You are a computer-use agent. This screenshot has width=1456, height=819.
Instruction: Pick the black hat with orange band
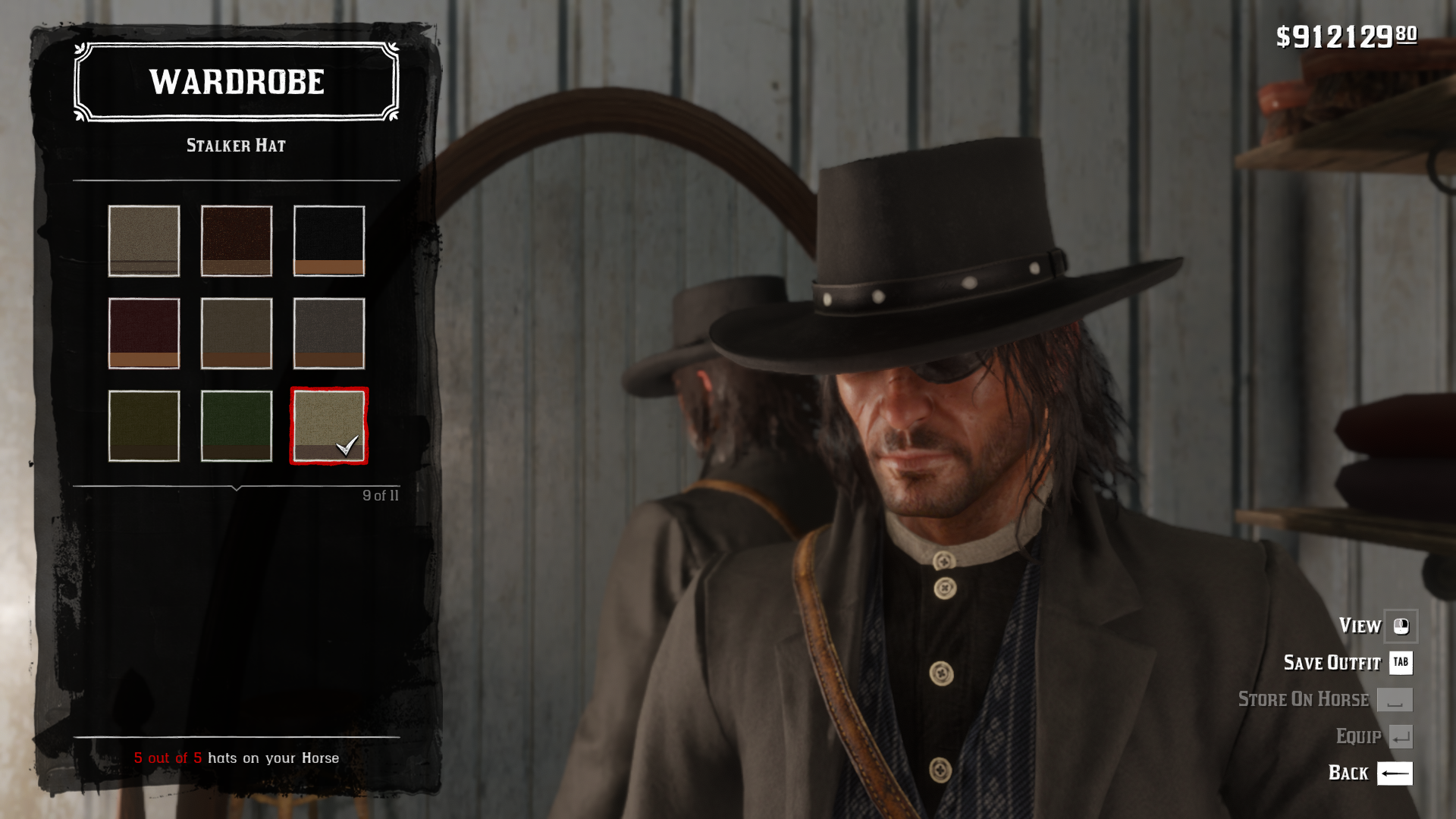[329, 241]
